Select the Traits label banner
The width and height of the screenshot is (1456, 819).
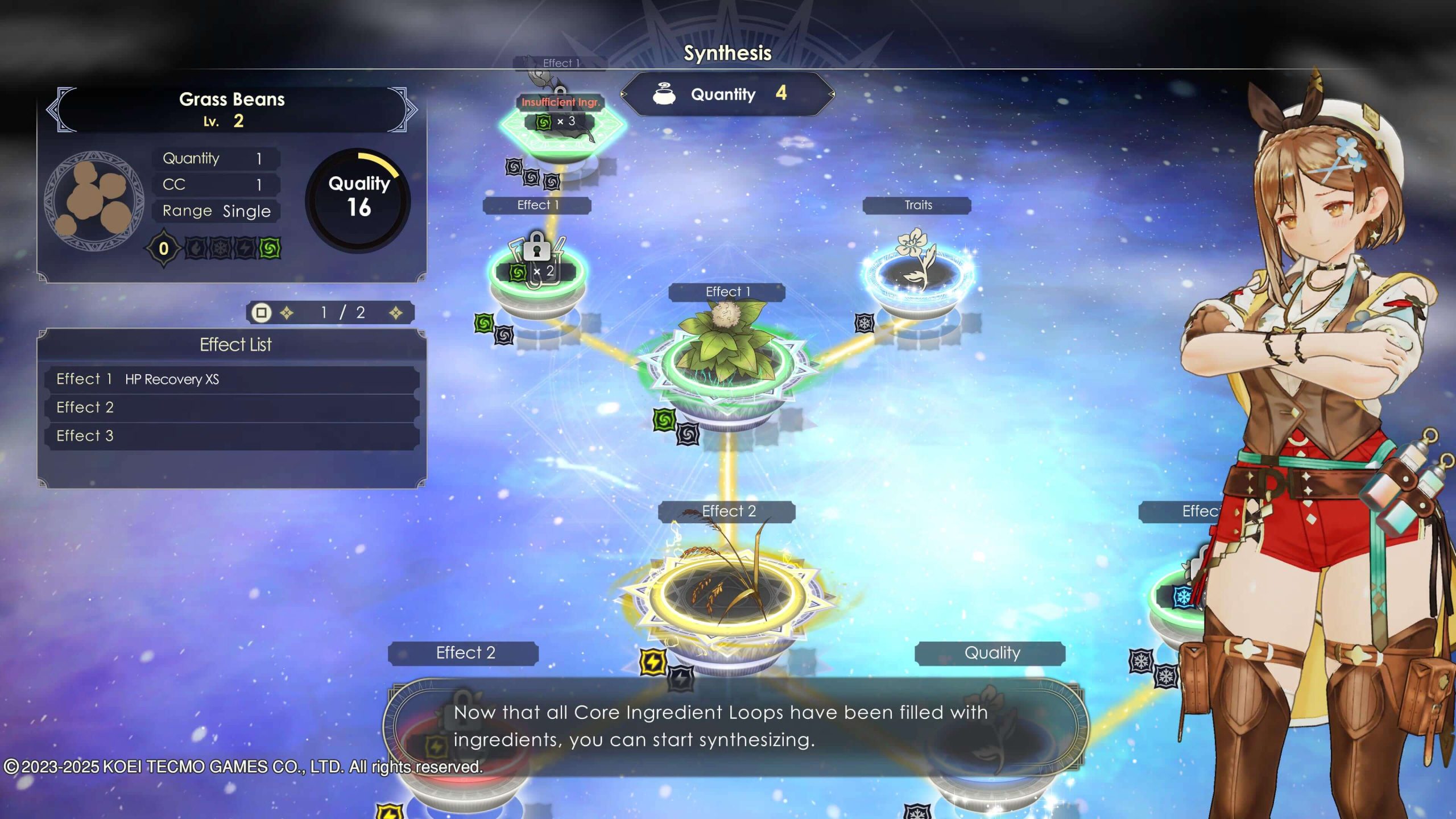(918, 206)
